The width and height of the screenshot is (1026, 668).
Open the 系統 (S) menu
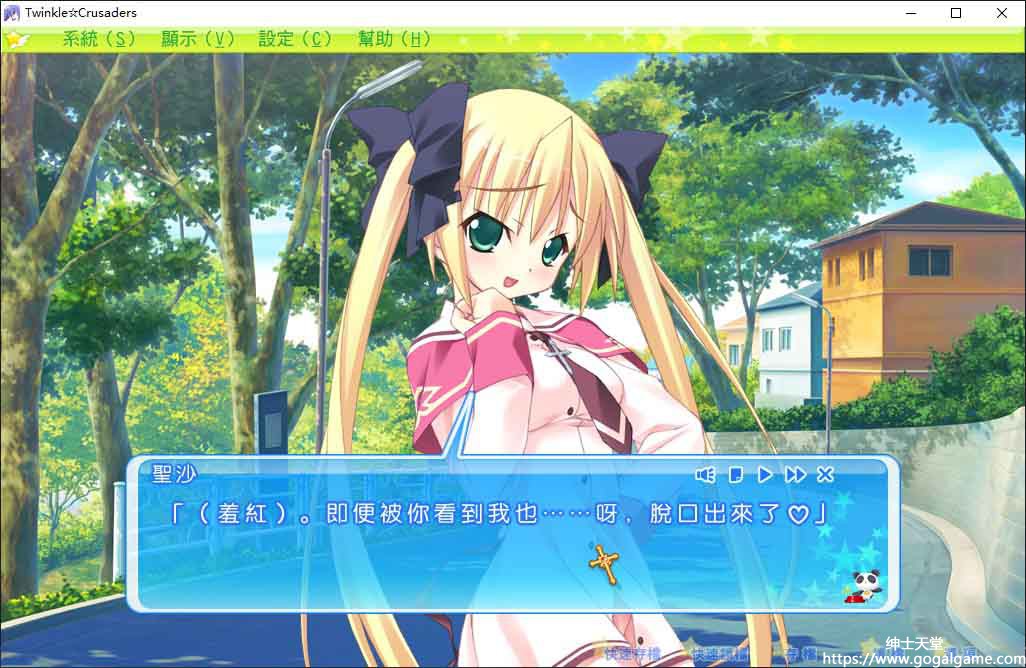coord(99,39)
